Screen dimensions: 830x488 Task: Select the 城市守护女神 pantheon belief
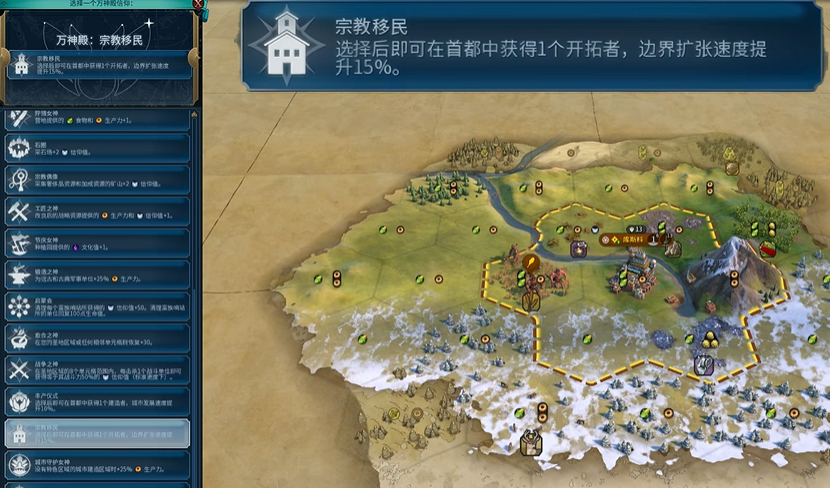tap(97, 464)
